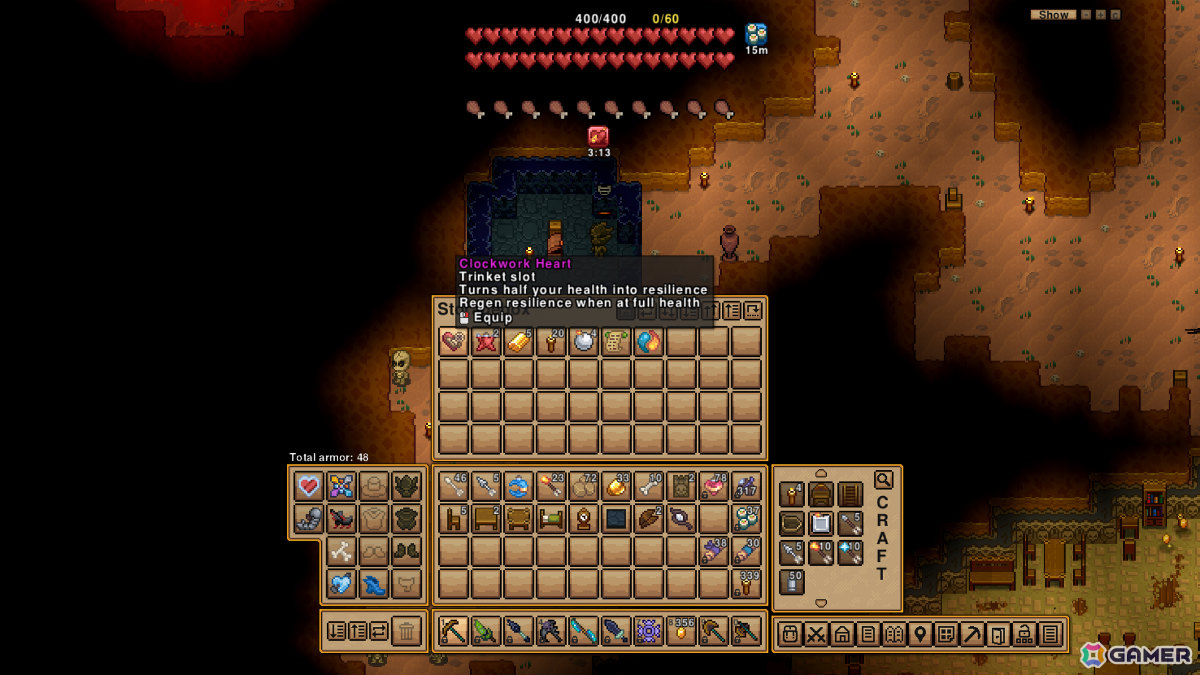Image resolution: width=1200 pixels, height=675 pixels.
Task: Craft the fire arrow stack
Action: click(821, 552)
